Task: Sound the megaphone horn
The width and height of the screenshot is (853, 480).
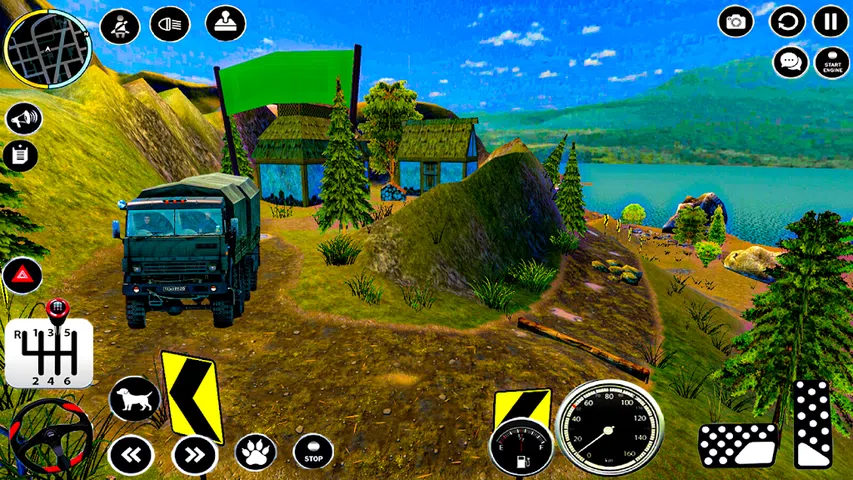Action: click(23, 119)
